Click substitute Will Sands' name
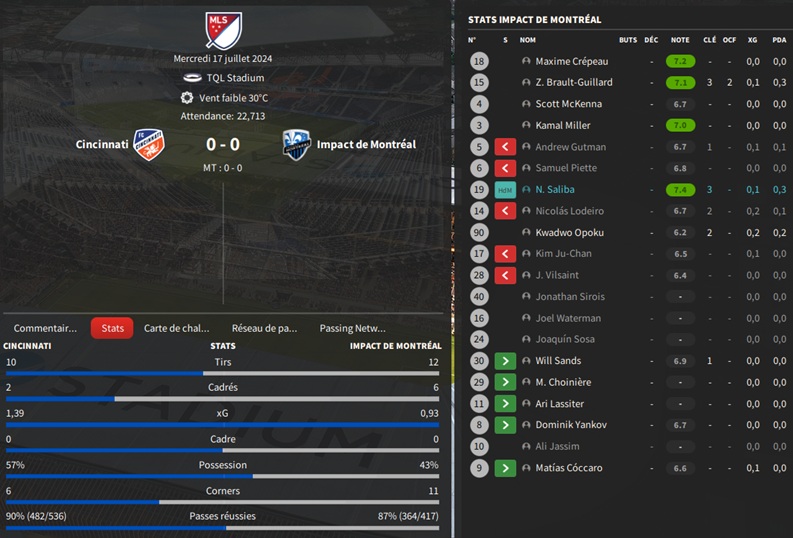This screenshot has width=793, height=538. (558, 360)
